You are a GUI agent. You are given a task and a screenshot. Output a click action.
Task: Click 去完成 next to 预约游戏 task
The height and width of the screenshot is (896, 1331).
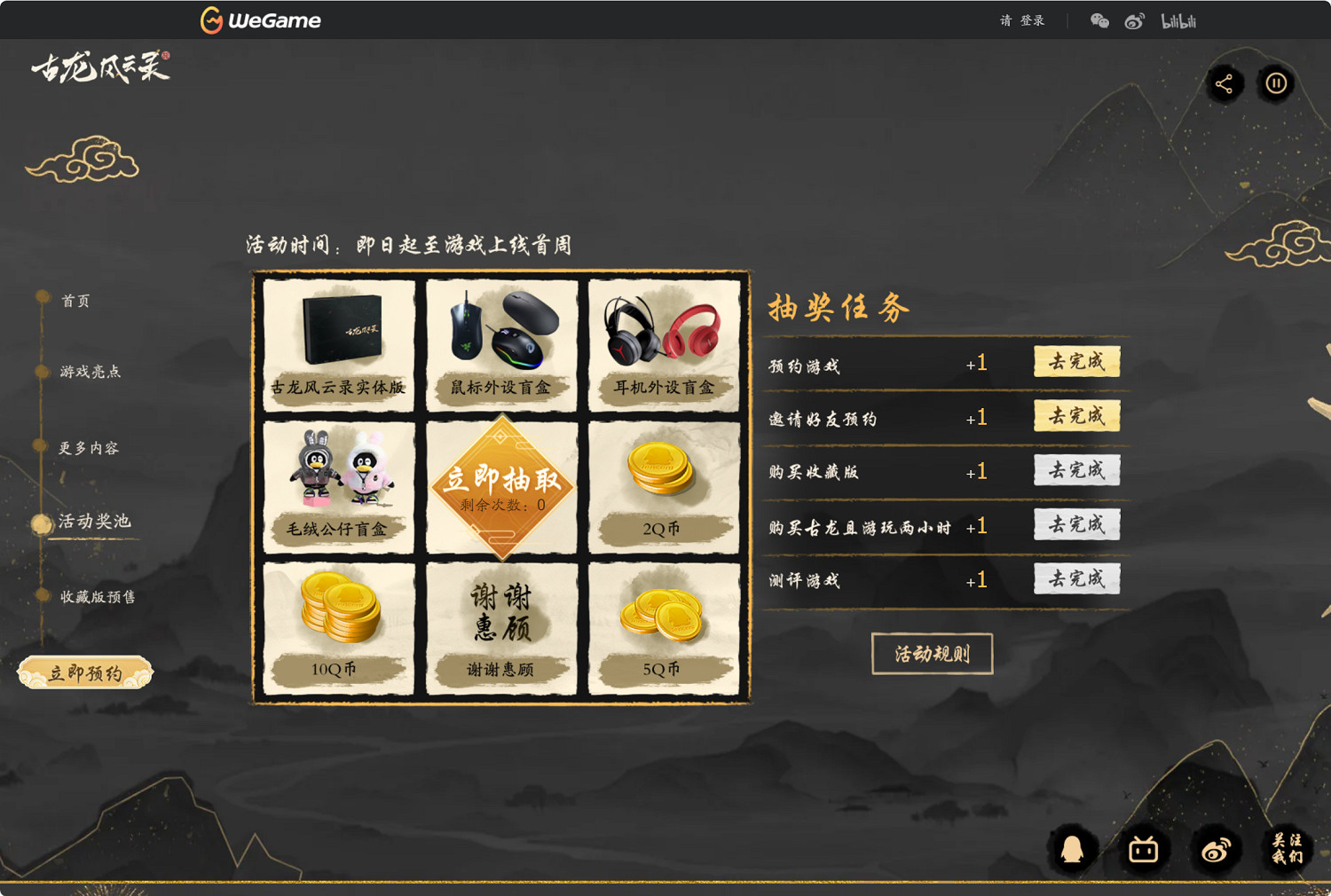(x=1076, y=362)
